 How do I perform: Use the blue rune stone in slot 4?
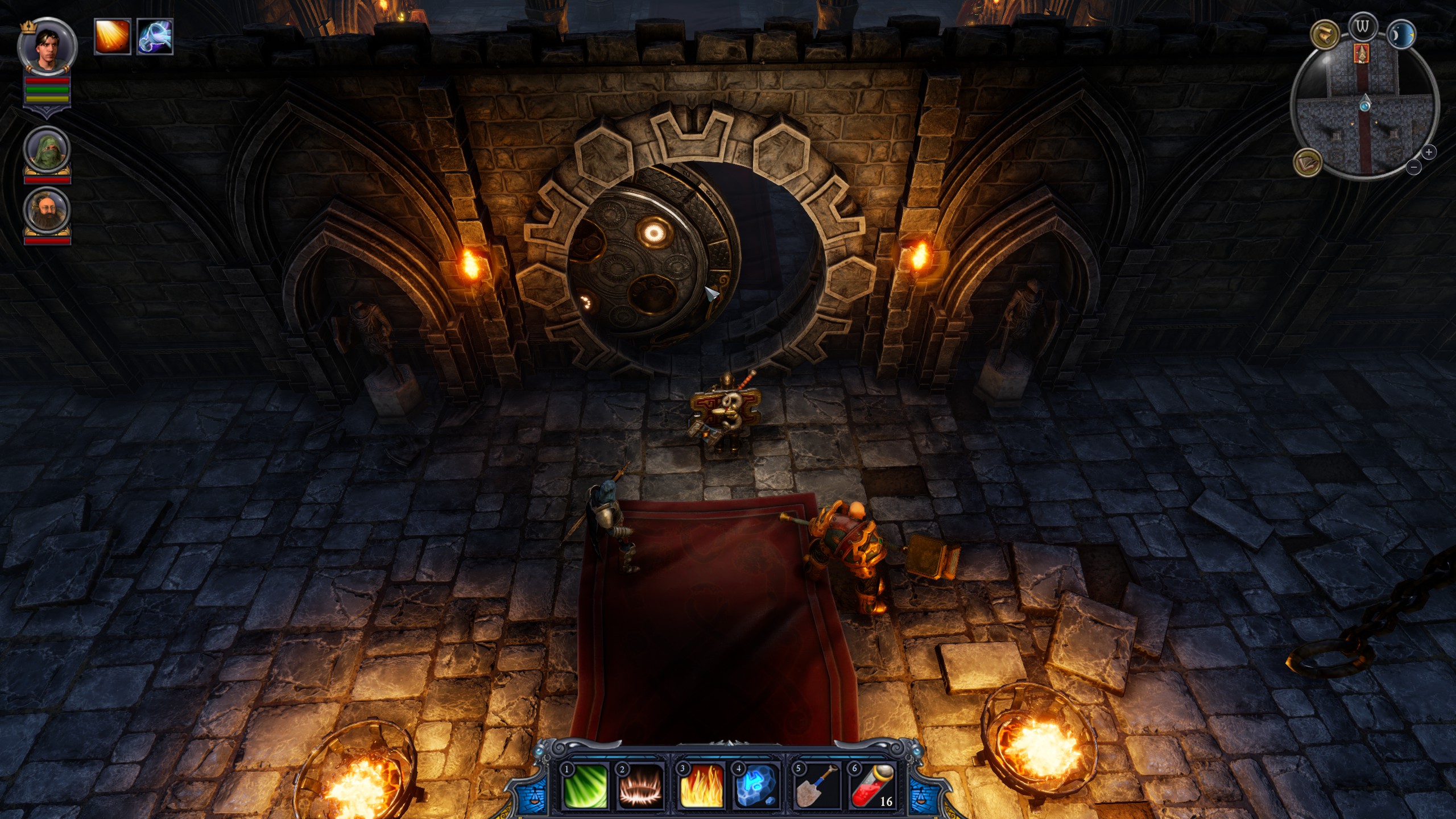(757, 786)
